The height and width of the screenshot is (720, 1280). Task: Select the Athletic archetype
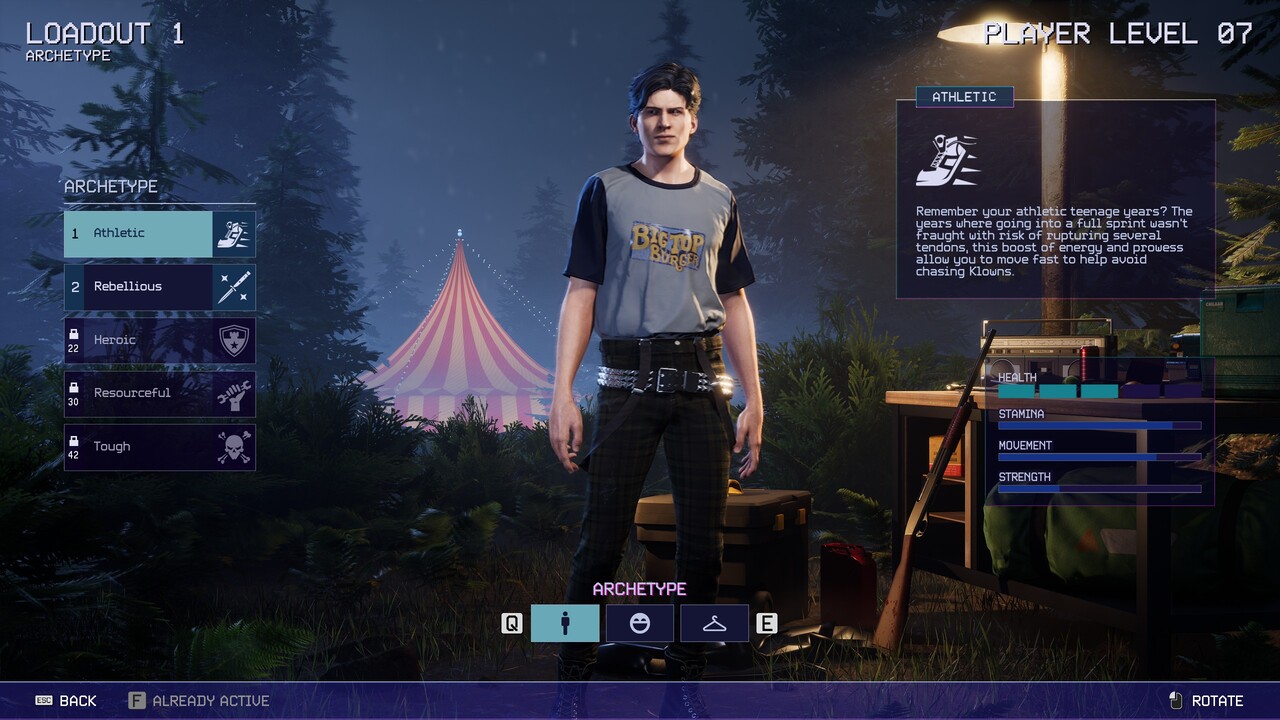click(x=159, y=233)
